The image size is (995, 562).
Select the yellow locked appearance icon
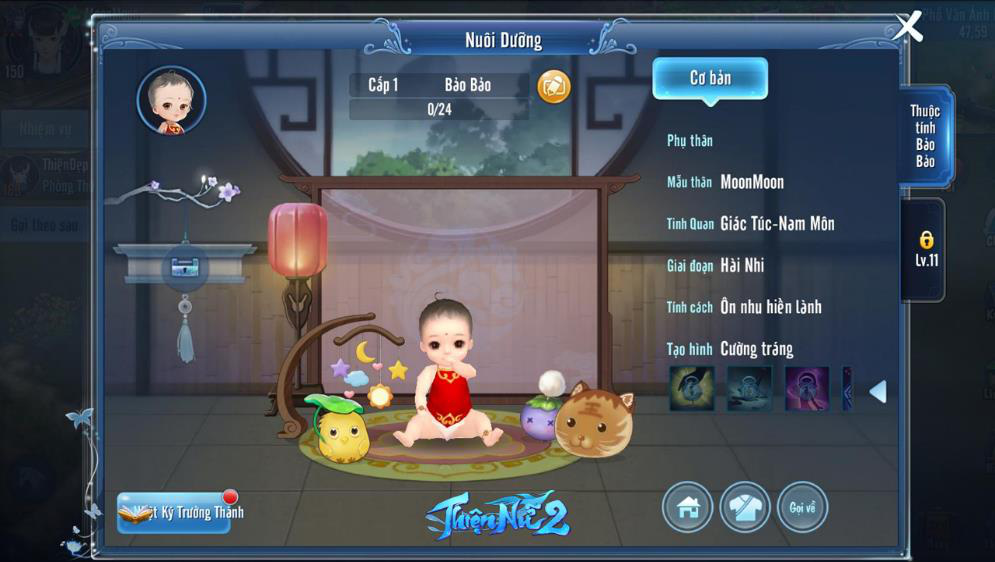tap(692, 389)
